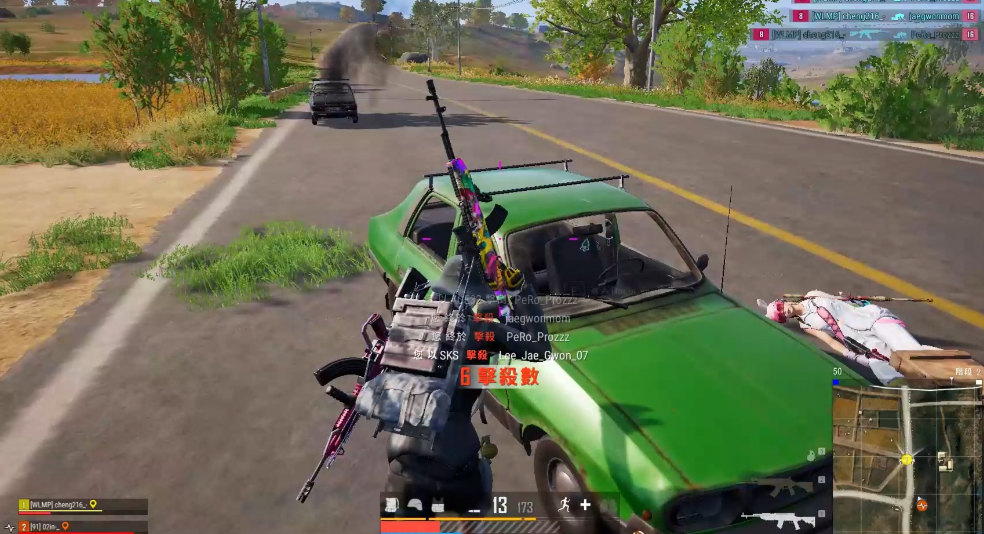Image resolution: width=984 pixels, height=534 pixels.
Task: Select the bottom rifle weapon slot
Action: click(x=778, y=519)
